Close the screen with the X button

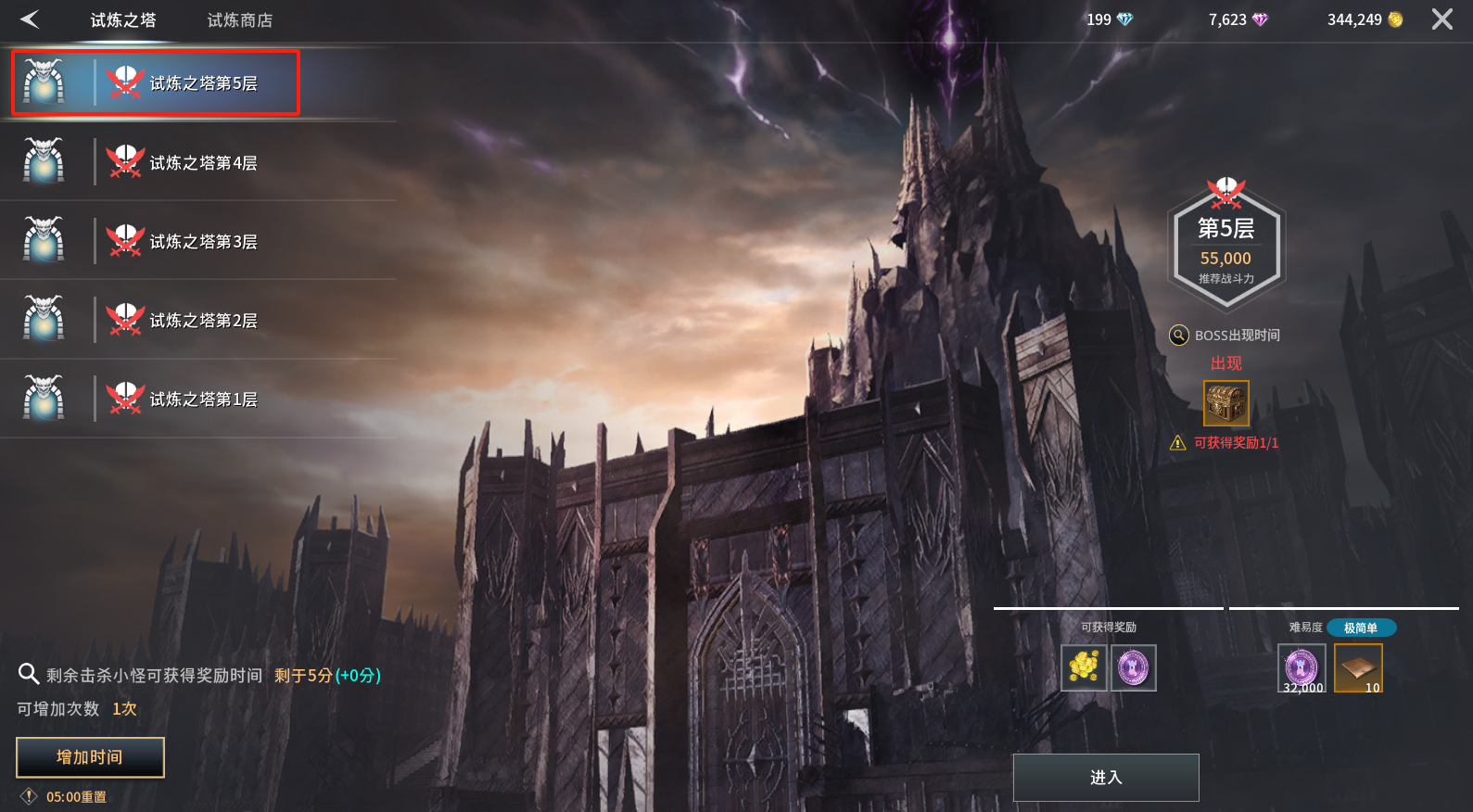[x=1441, y=19]
